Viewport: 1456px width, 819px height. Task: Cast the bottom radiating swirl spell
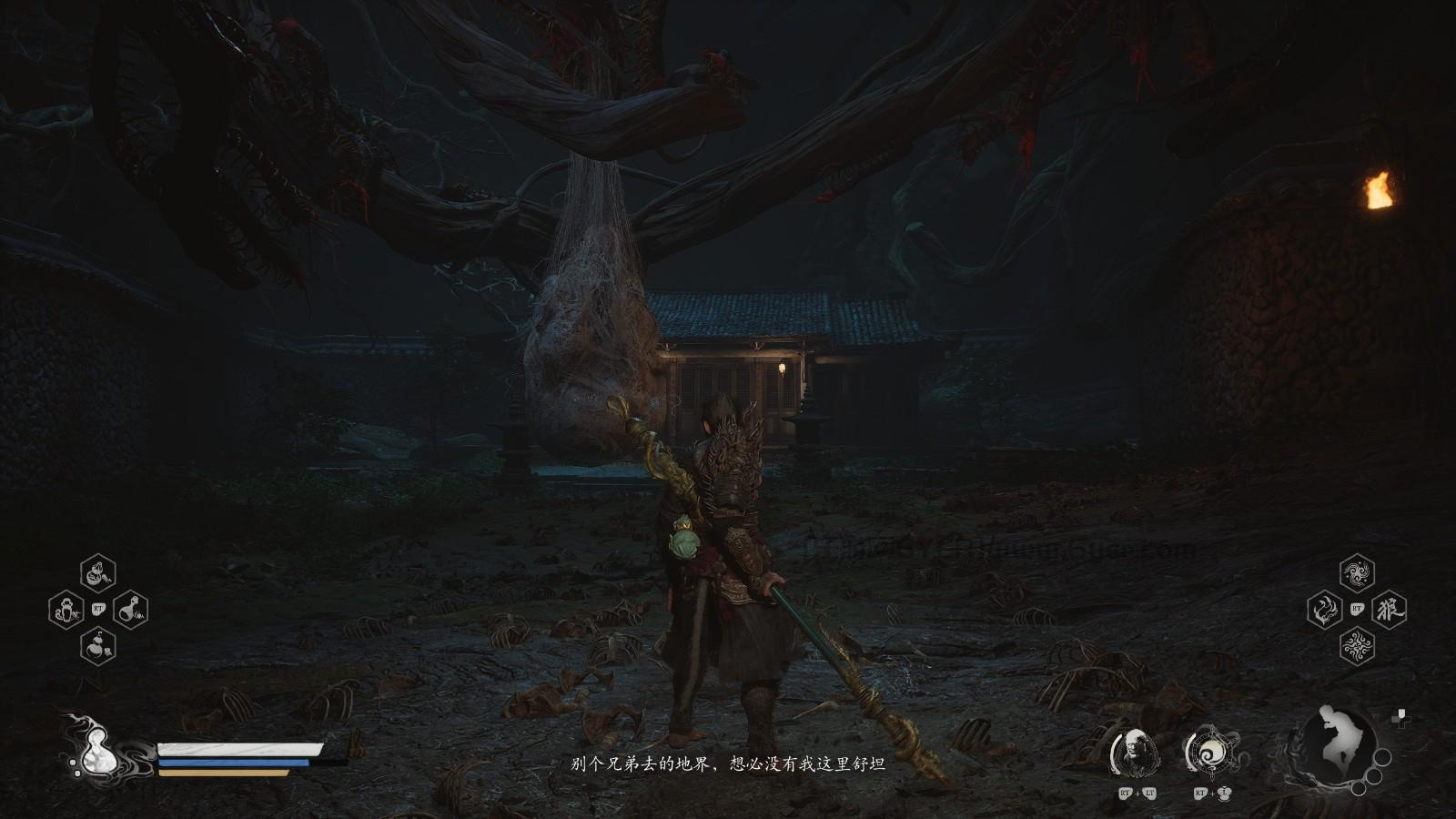1357,645
